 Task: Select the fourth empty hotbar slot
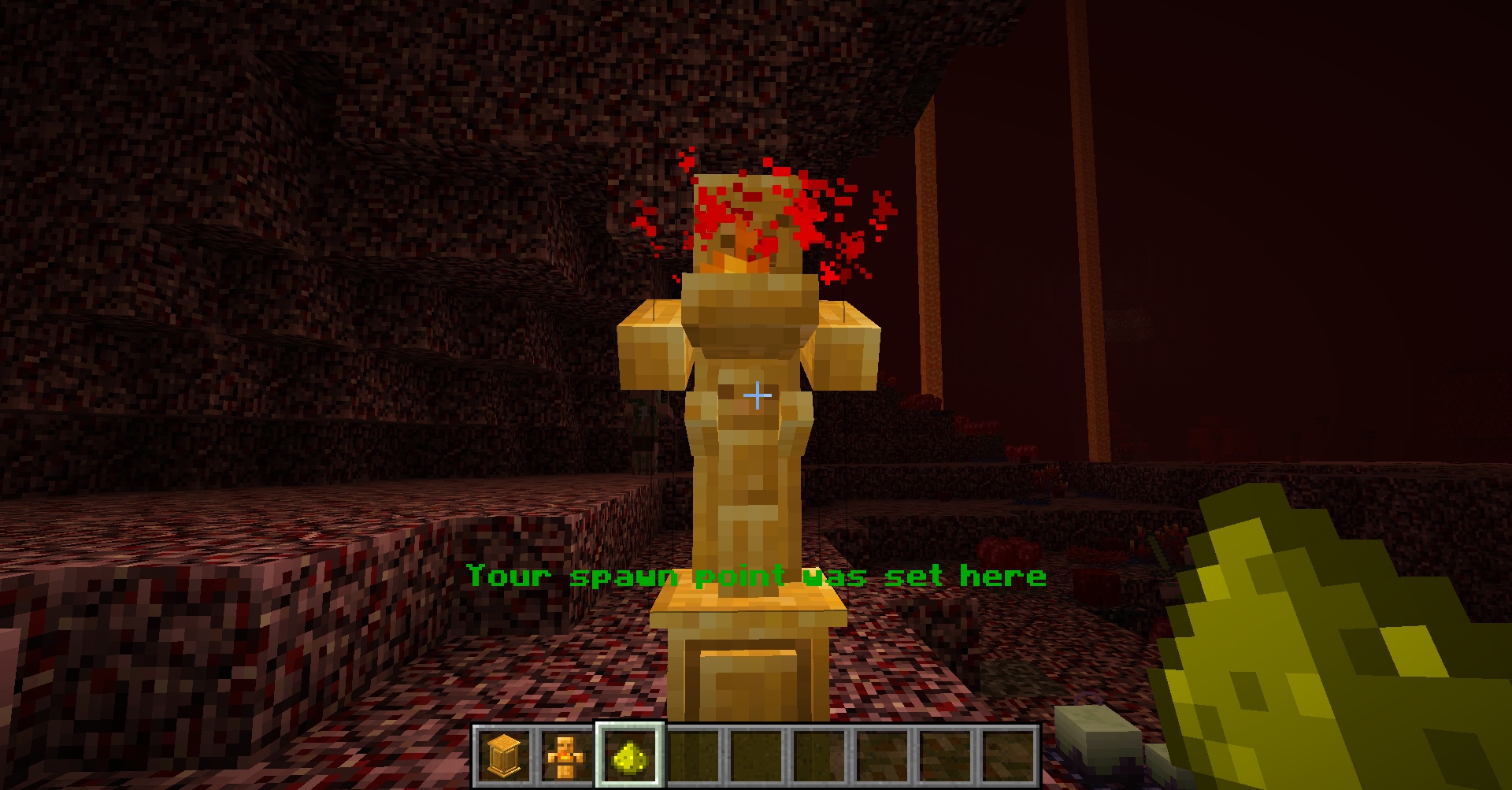click(693, 758)
